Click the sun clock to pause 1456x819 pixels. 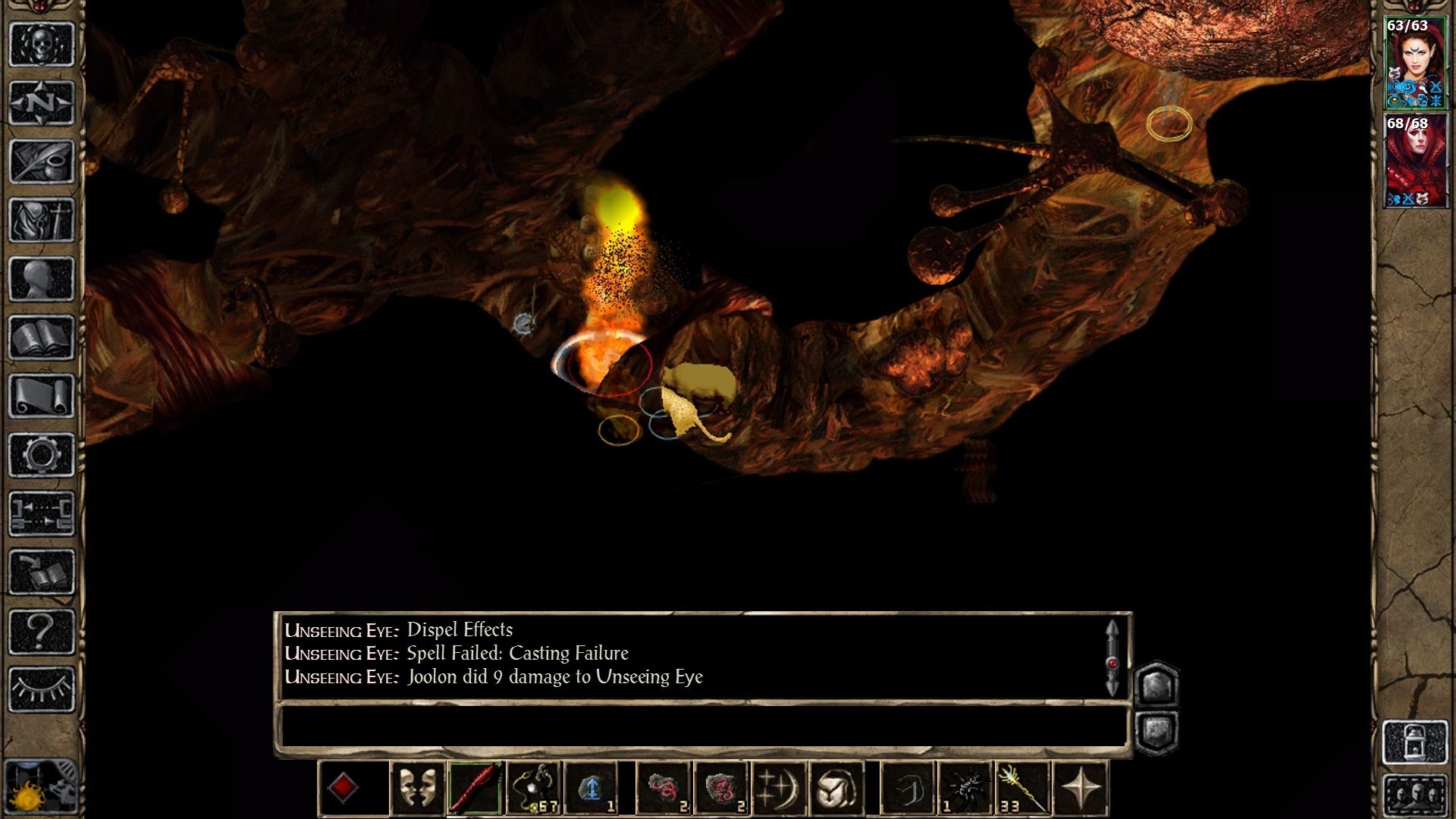[30, 796]
